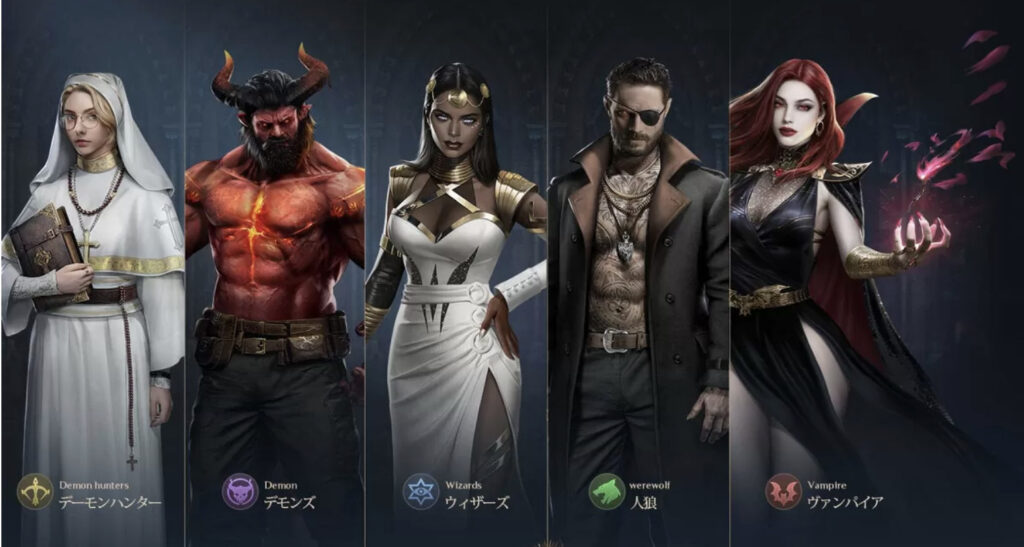Click the green Werewolf emblem icon
Image resolution: width=1024 pixels, height=547 pixels.
pyautogui.click(x=606, y=492)
